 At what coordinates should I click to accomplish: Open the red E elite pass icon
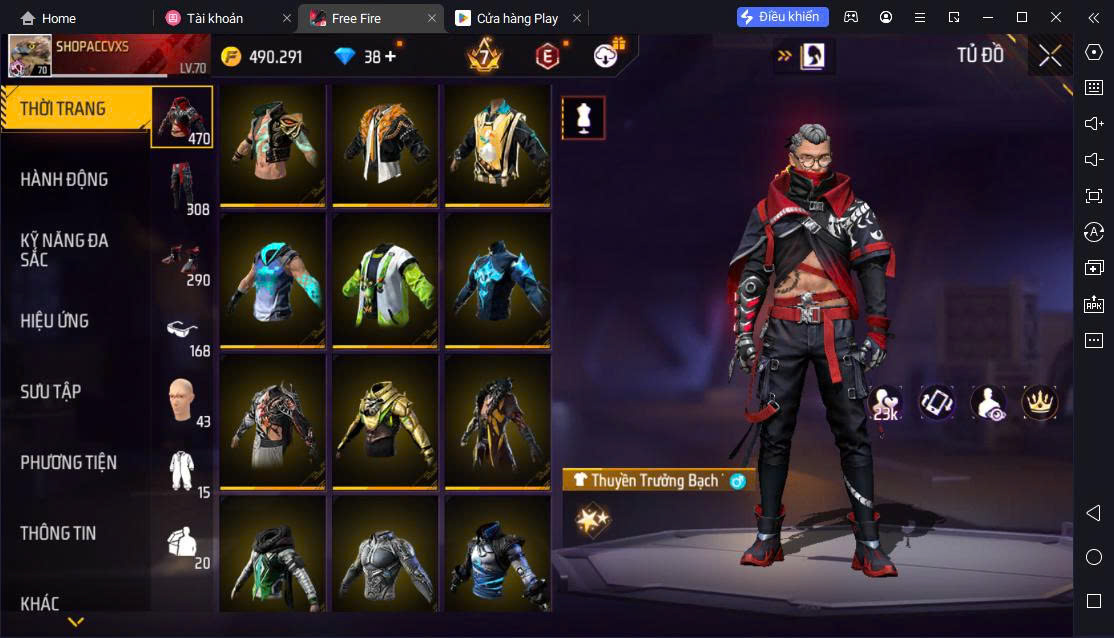pyautogui.click(x=547, y=57)
